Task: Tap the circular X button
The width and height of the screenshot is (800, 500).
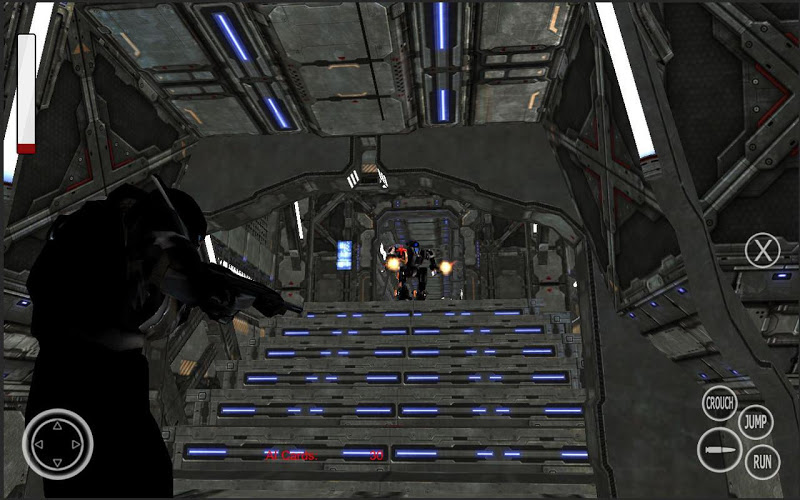Action: (x=763, y=250)
